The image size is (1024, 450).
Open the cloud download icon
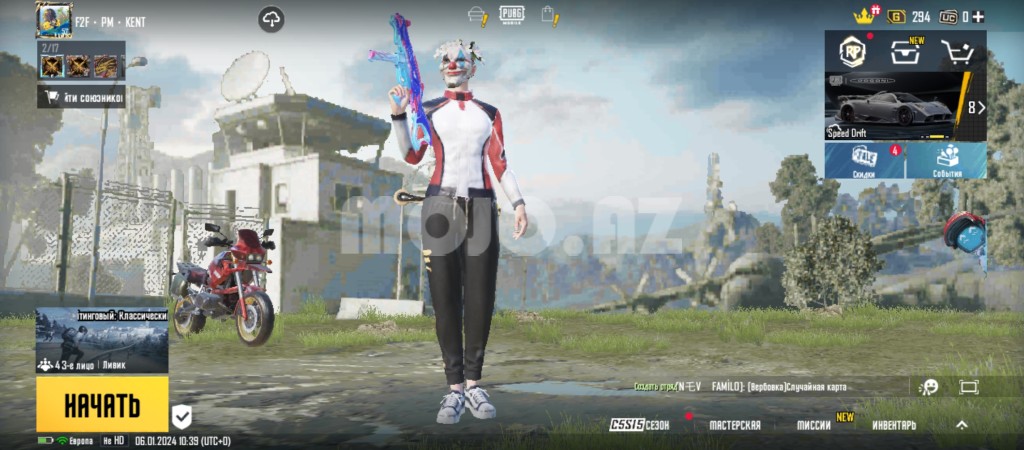pyautogui.click(x=271, y=19)
